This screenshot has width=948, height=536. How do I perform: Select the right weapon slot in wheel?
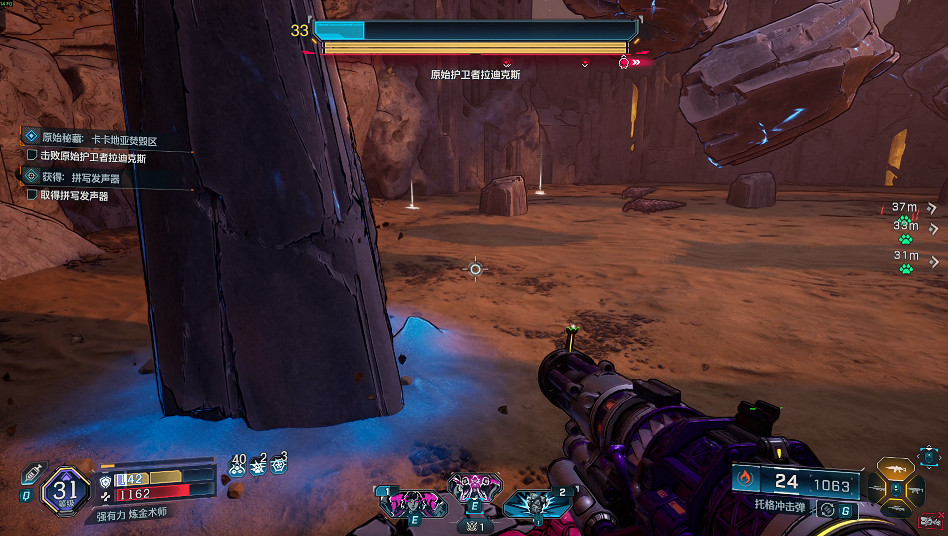pos(919,488)
